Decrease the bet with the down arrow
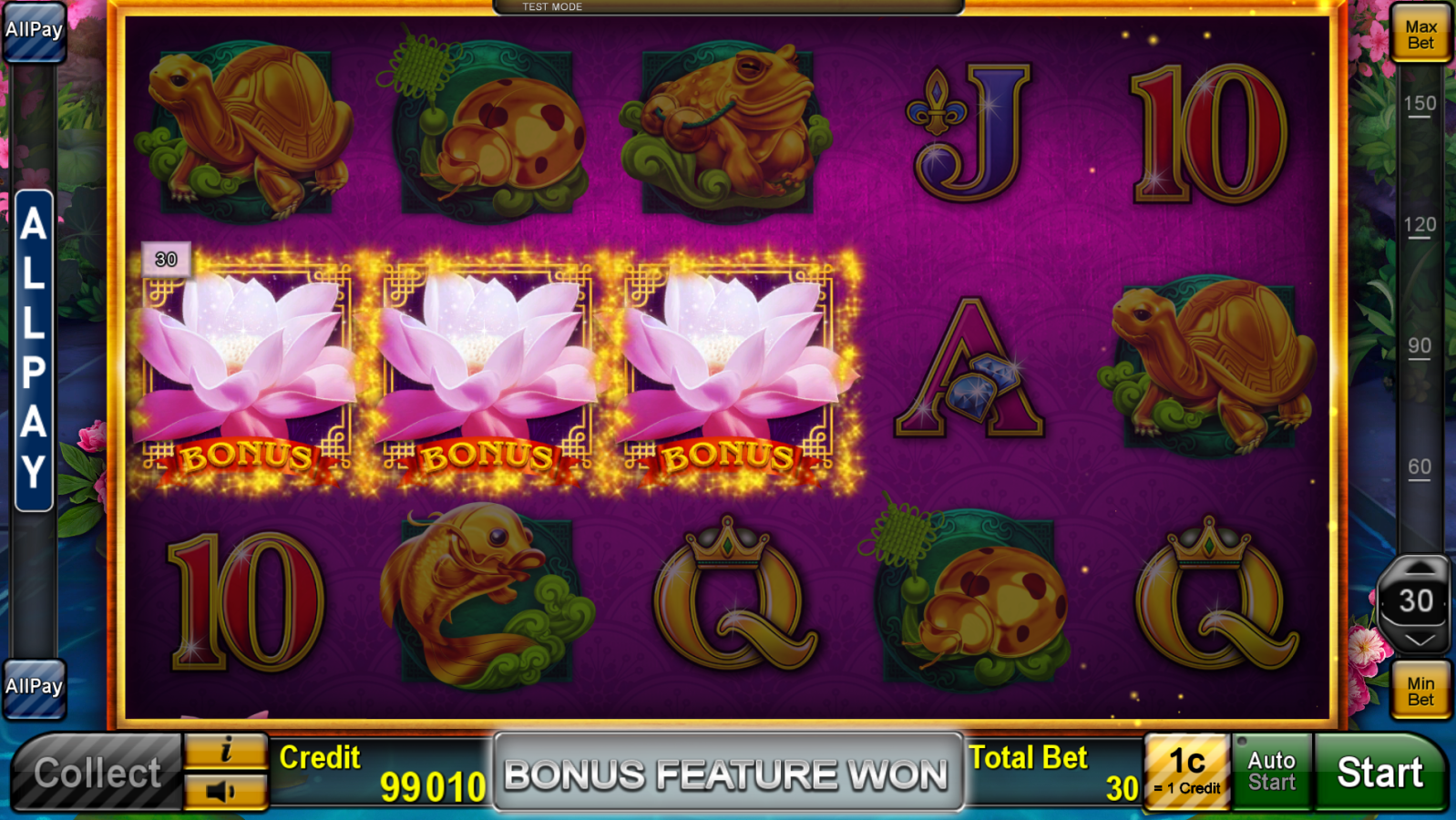 pos(1418,640)
